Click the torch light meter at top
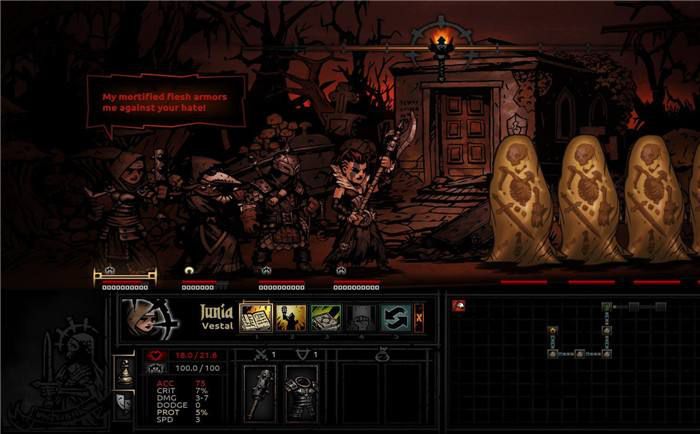The width and height of the screenshot is (700, 434). [437, 42]
